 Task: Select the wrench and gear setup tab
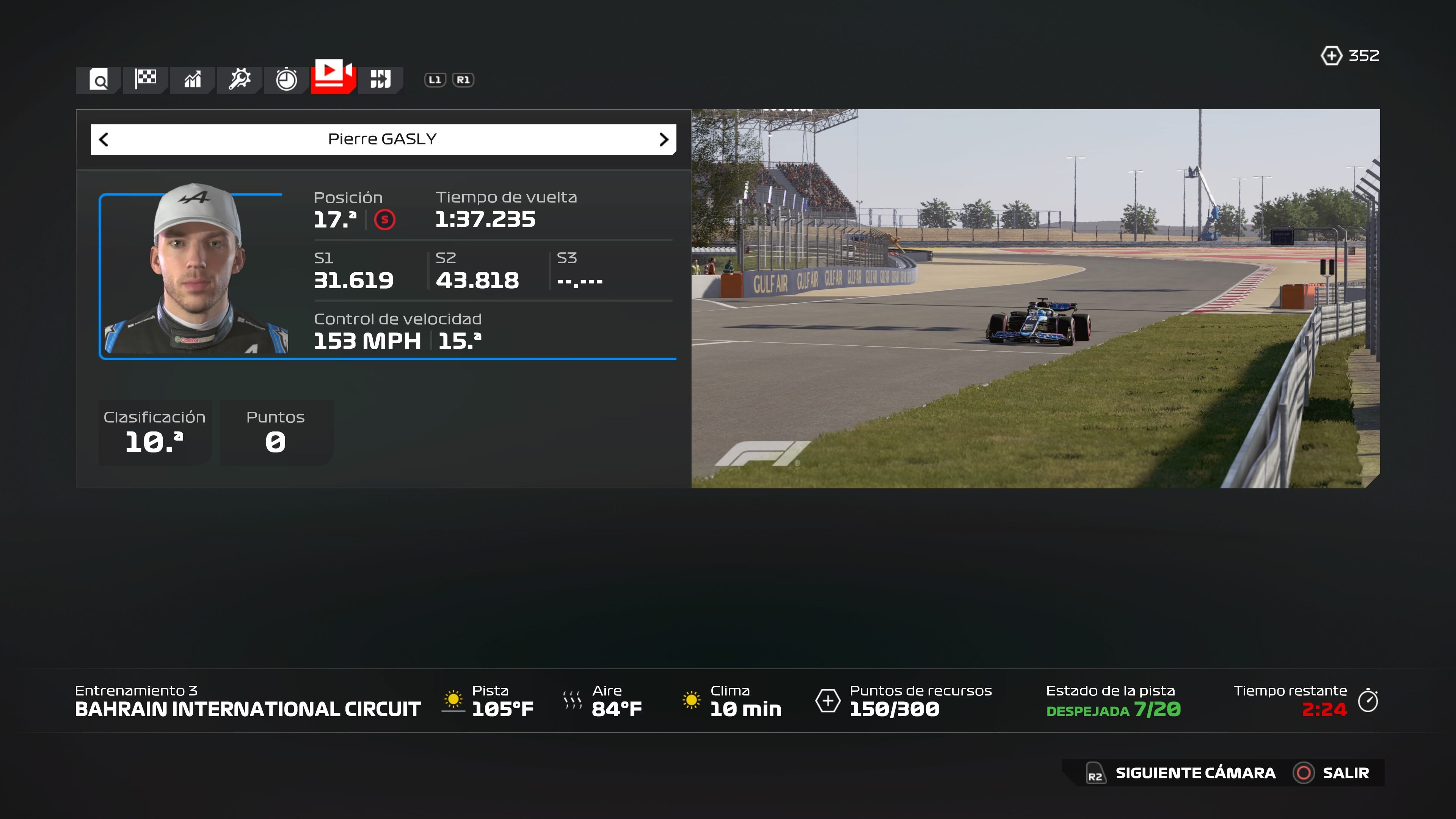tap(240, 79)
